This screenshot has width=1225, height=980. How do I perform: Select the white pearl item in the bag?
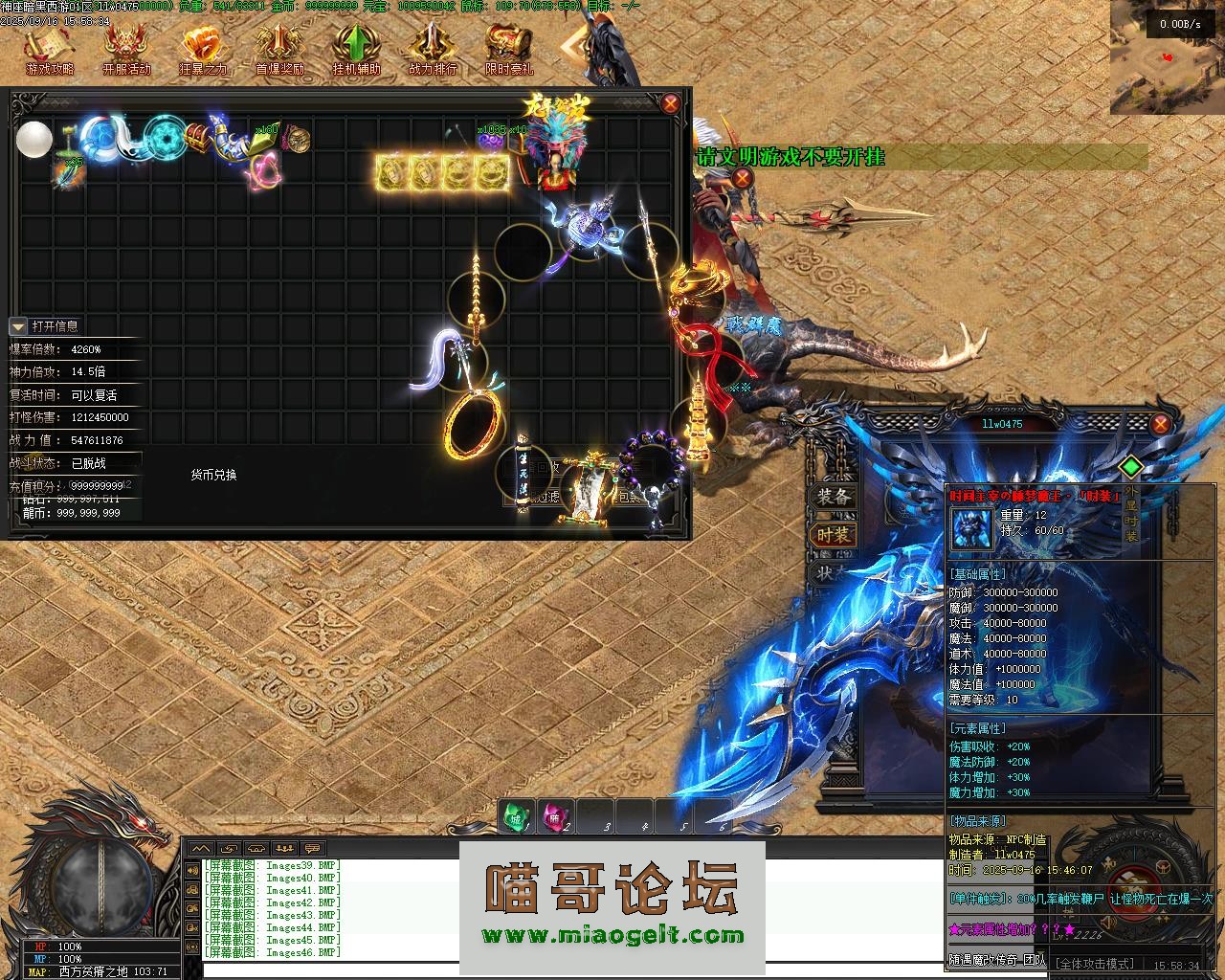tap(34, 139)
